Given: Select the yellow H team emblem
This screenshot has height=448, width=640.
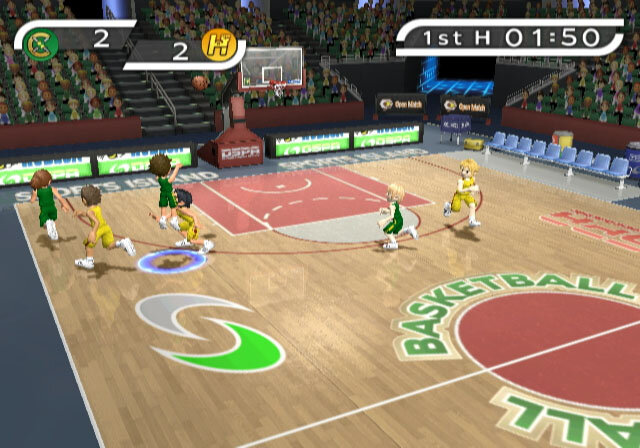Looking at the screenshot, I should pyautogui.click(x=216, y=45).
